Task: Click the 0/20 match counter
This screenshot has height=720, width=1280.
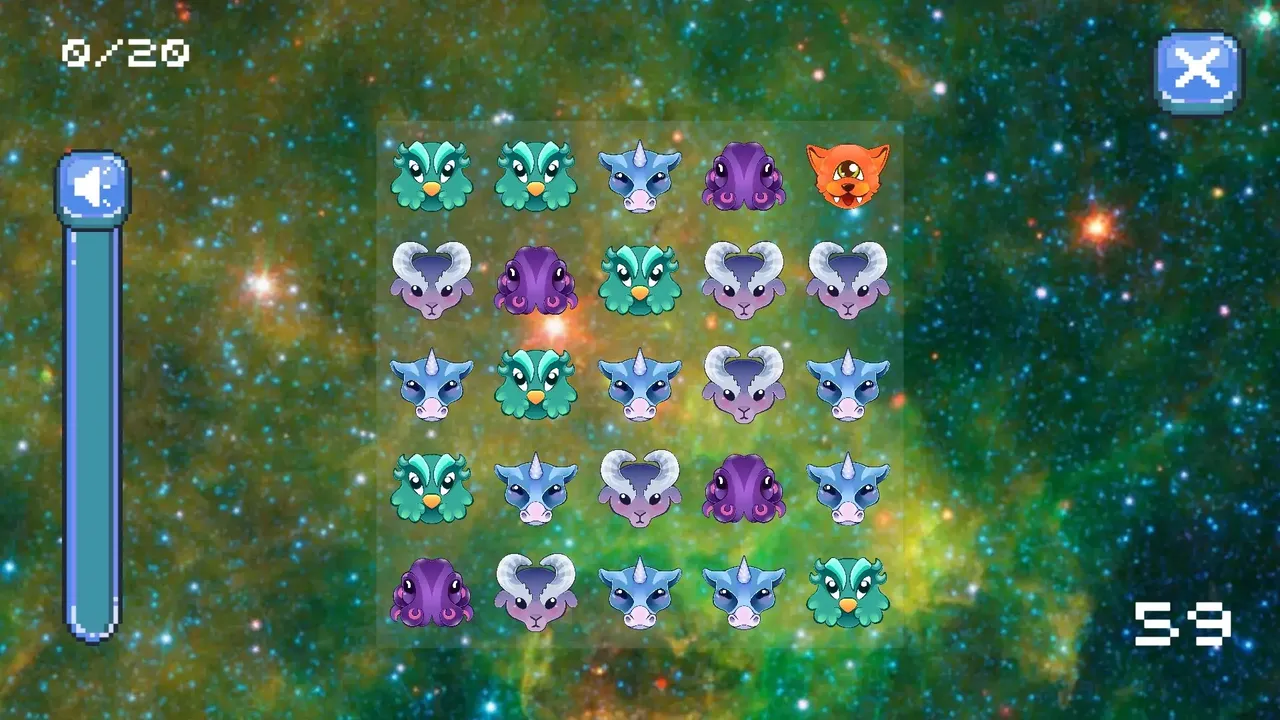Action: [x=125, y=50]
